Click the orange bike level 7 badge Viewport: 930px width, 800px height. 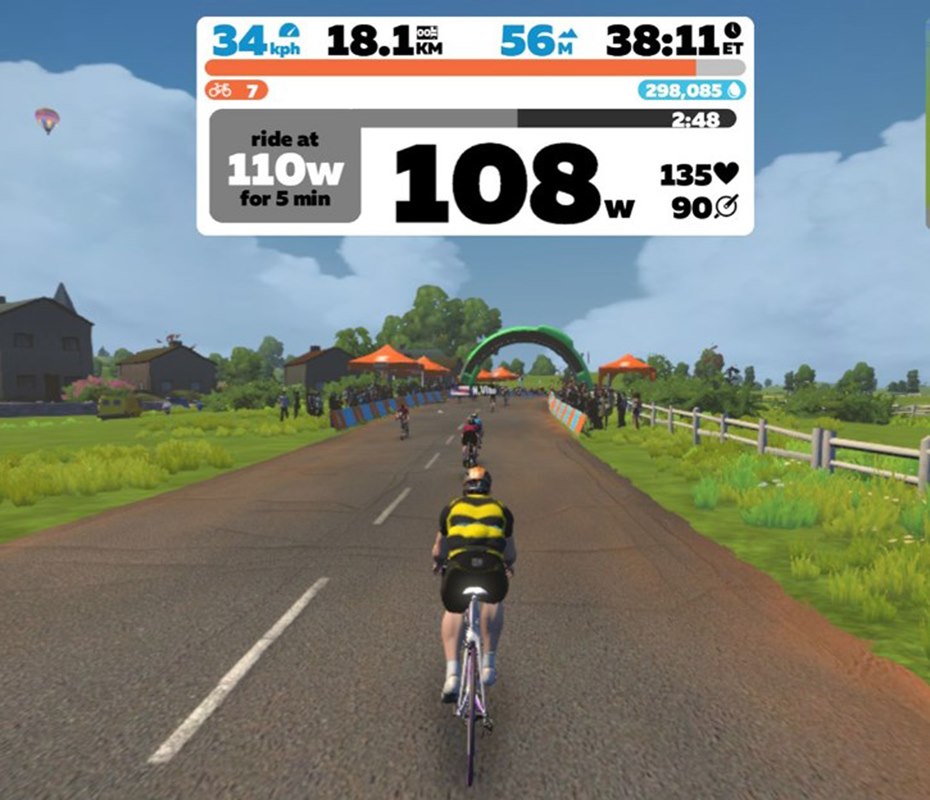[236, 91]
